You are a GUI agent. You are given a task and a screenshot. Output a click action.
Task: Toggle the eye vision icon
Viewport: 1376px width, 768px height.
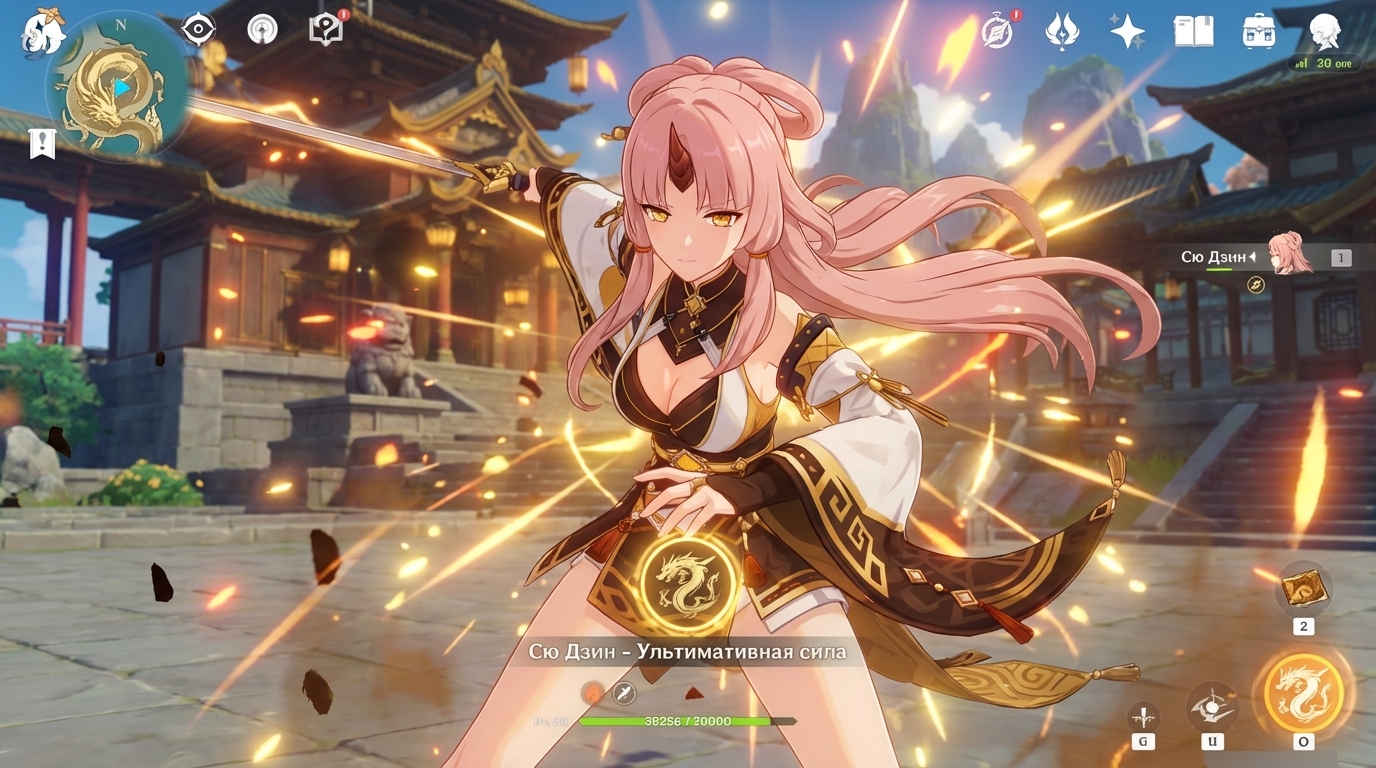pos(199,29)
